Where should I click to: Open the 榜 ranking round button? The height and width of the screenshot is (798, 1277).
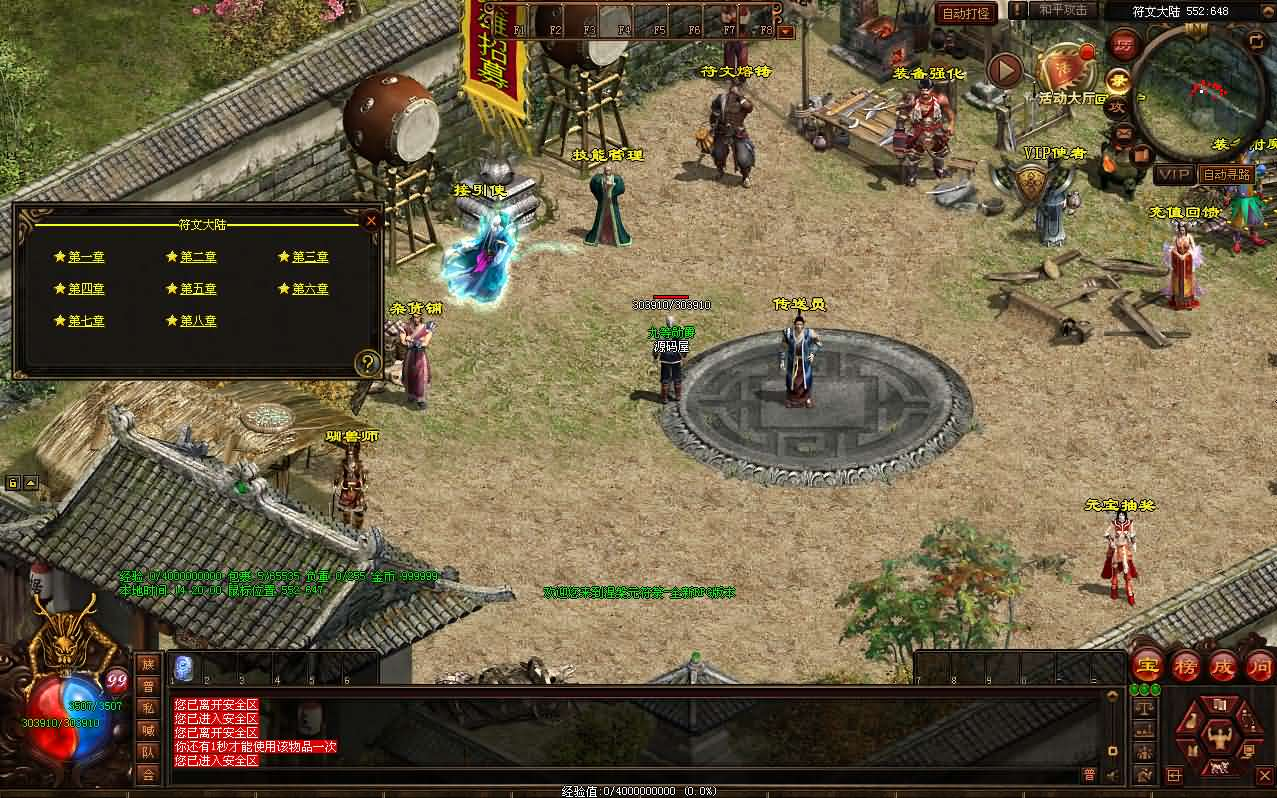pos(1185,665)
